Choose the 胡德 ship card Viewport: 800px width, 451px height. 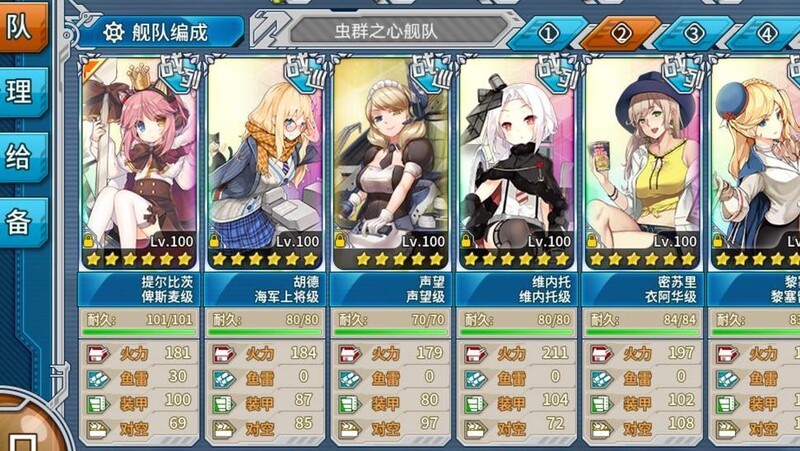[265, 160]
